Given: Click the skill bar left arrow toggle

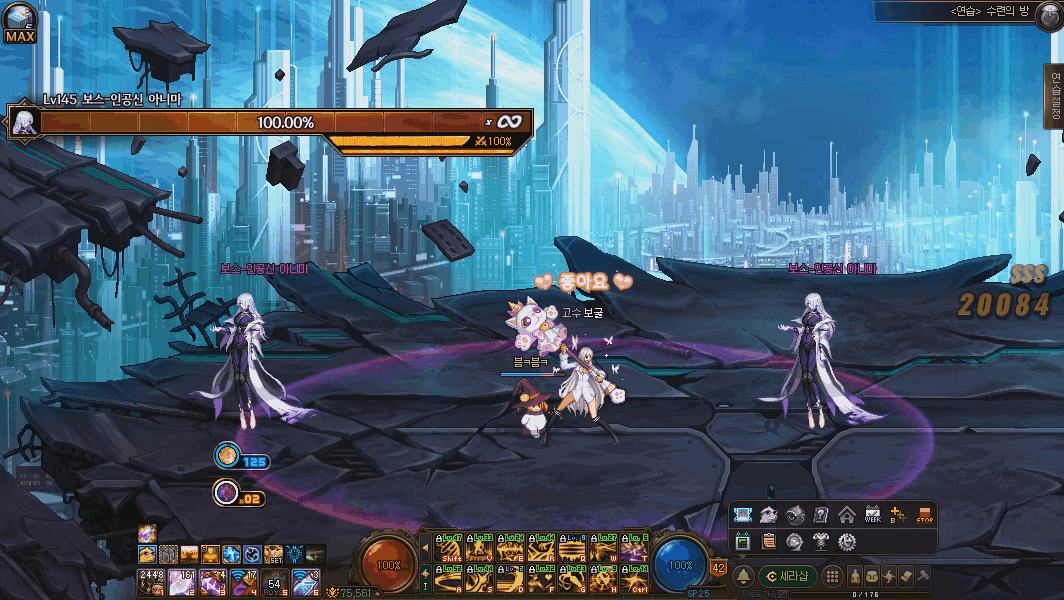Looking at the screenshot, I should 426,548.
